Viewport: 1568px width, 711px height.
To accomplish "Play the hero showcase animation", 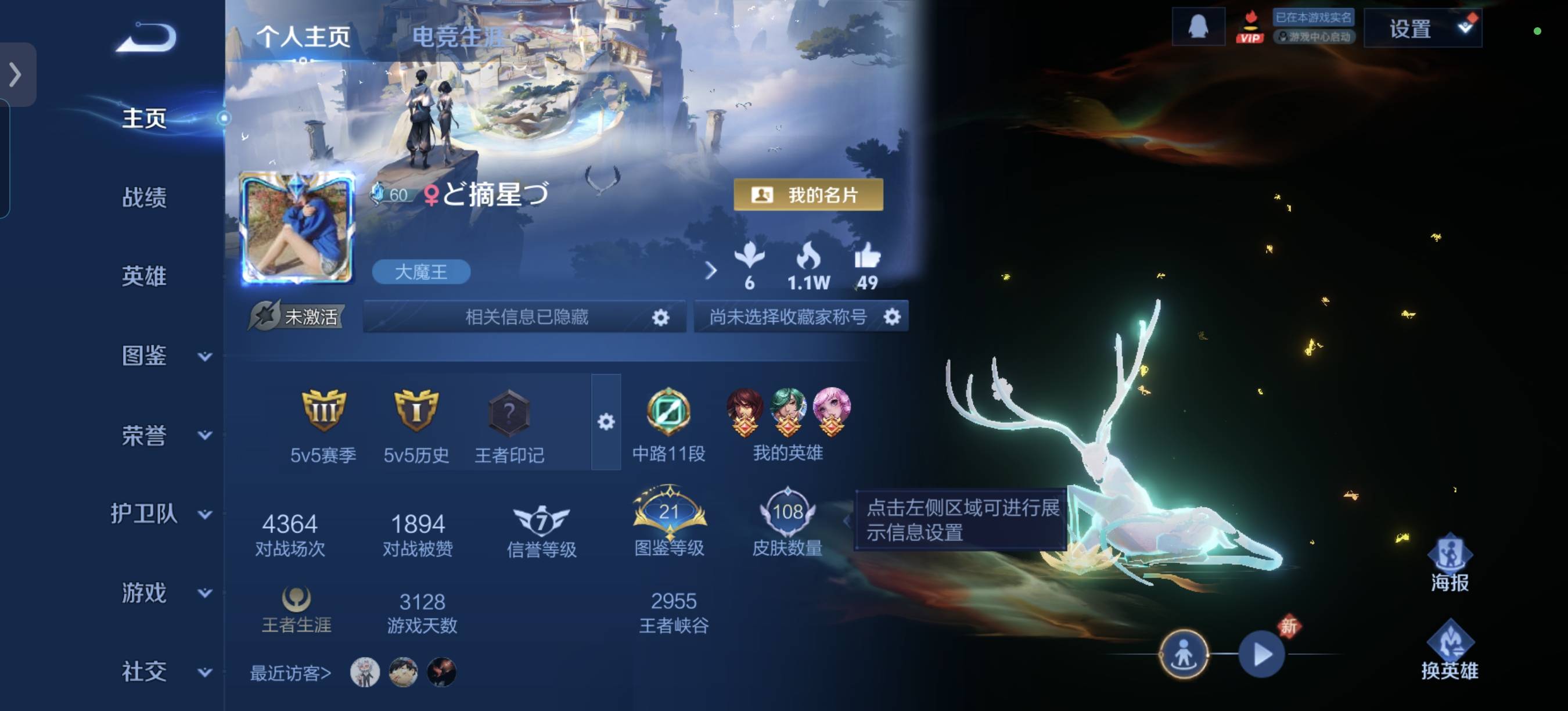I will coord(1261,655).
